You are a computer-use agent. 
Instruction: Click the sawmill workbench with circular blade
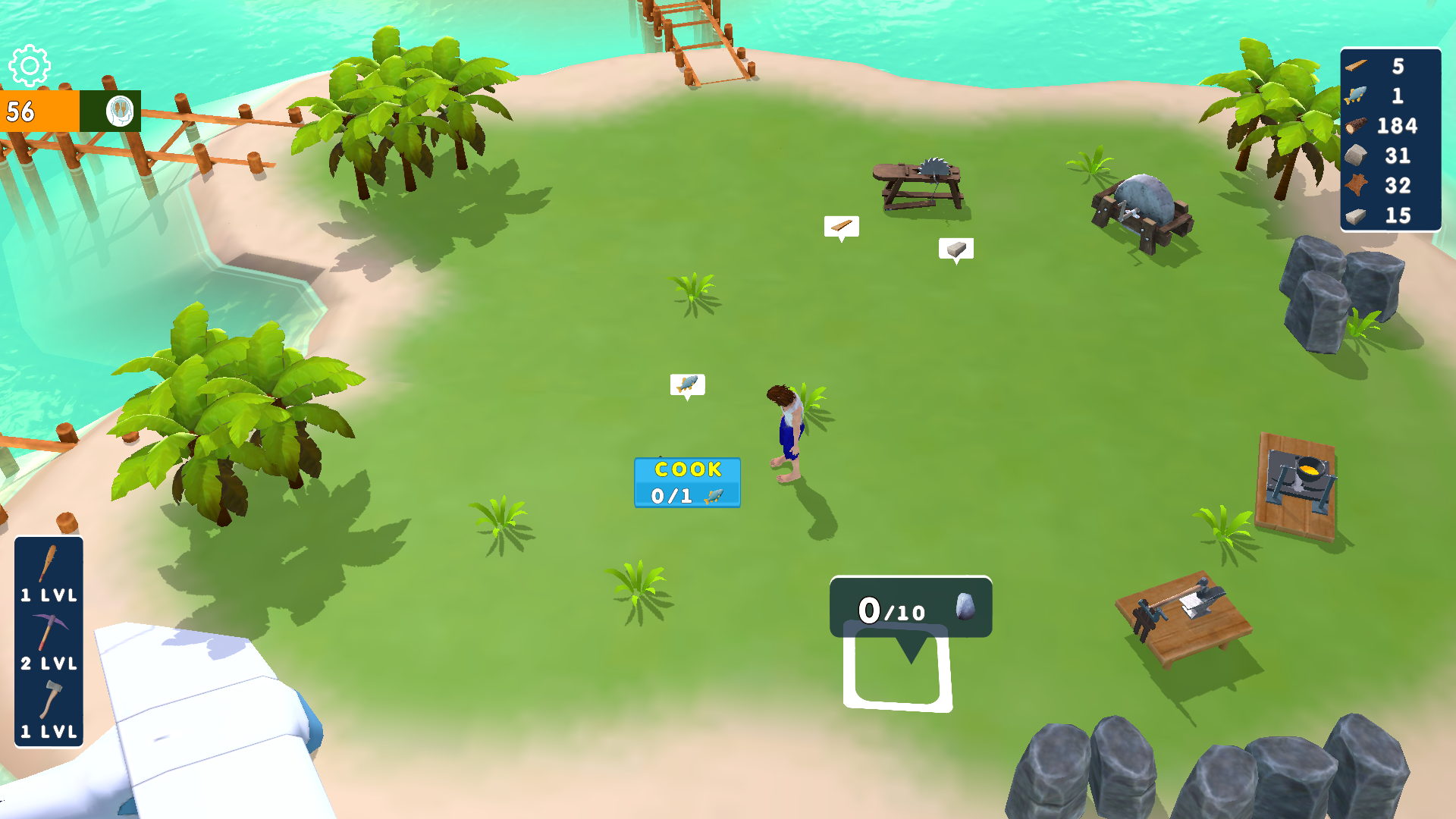[919, 179]
